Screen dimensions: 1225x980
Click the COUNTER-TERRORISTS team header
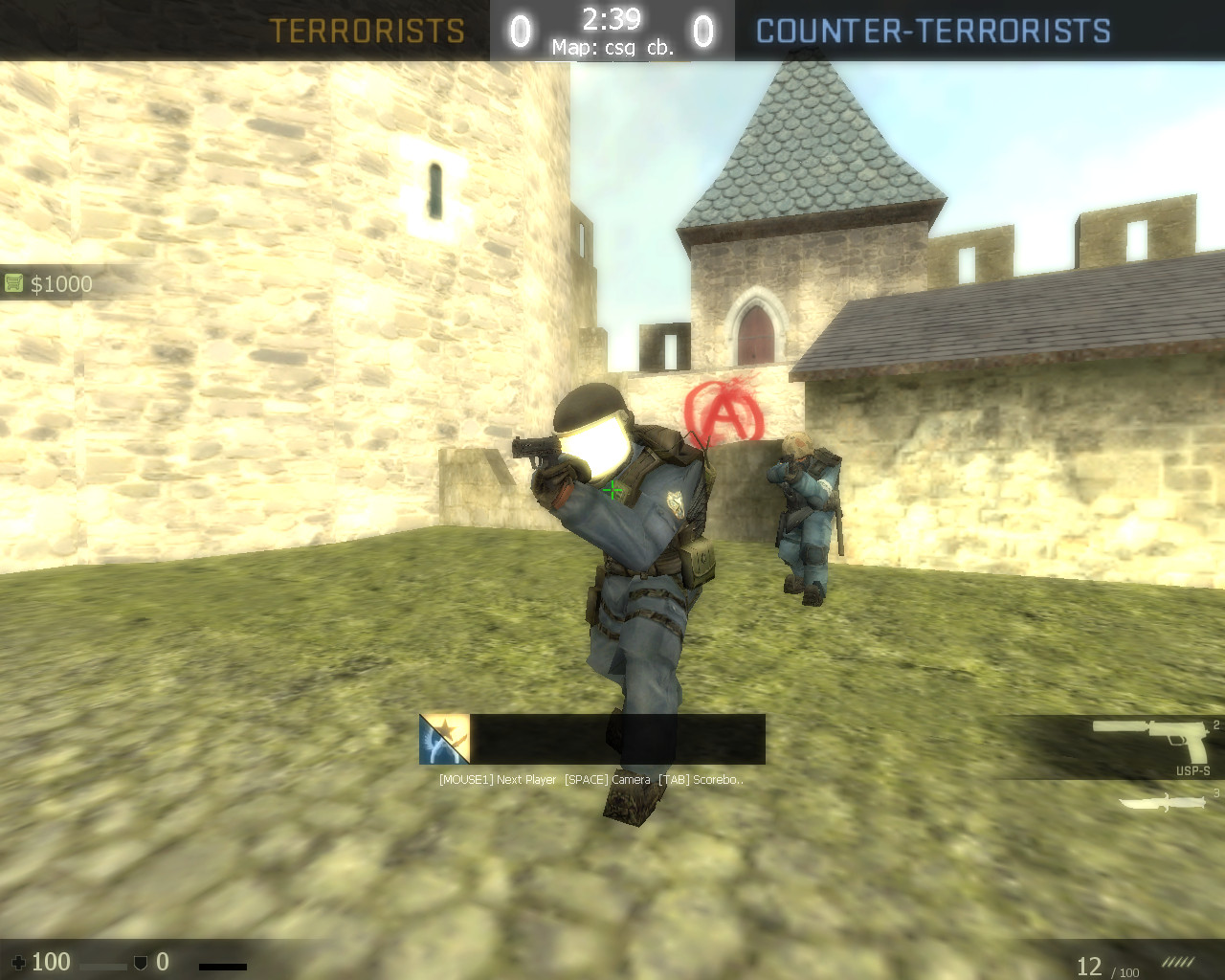(x=931, y=31)
